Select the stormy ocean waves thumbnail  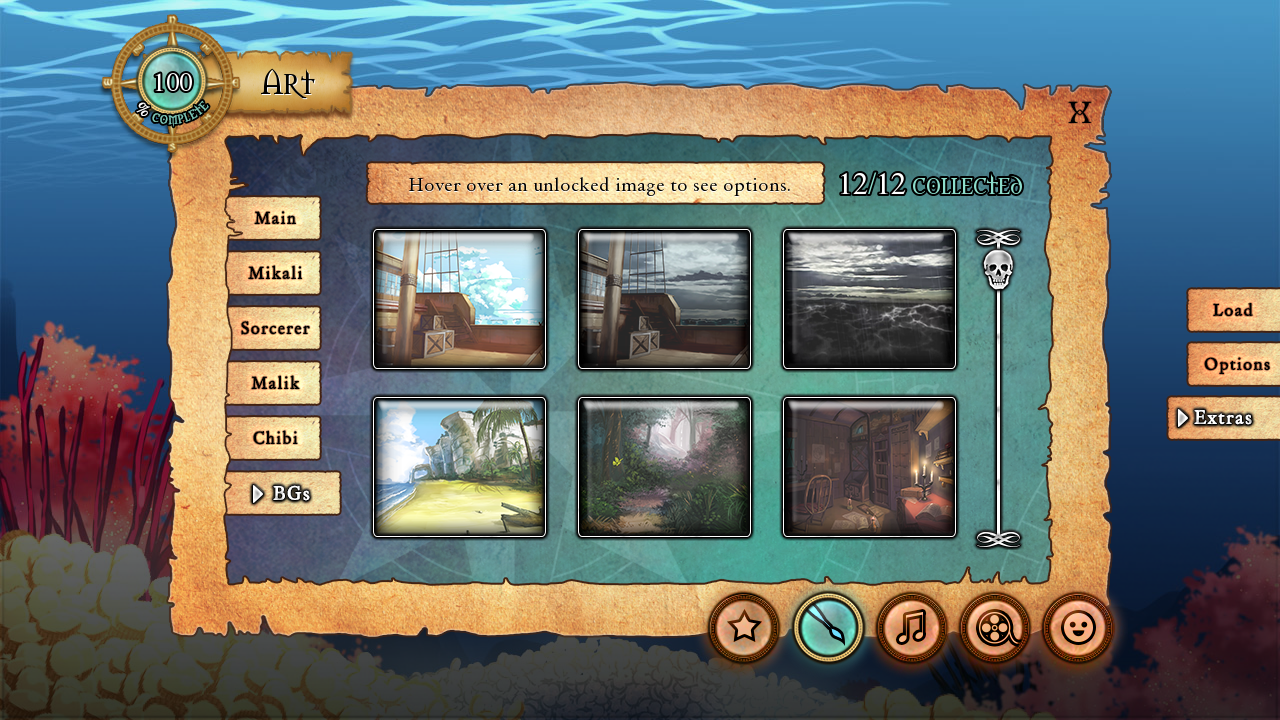(869, 299)
